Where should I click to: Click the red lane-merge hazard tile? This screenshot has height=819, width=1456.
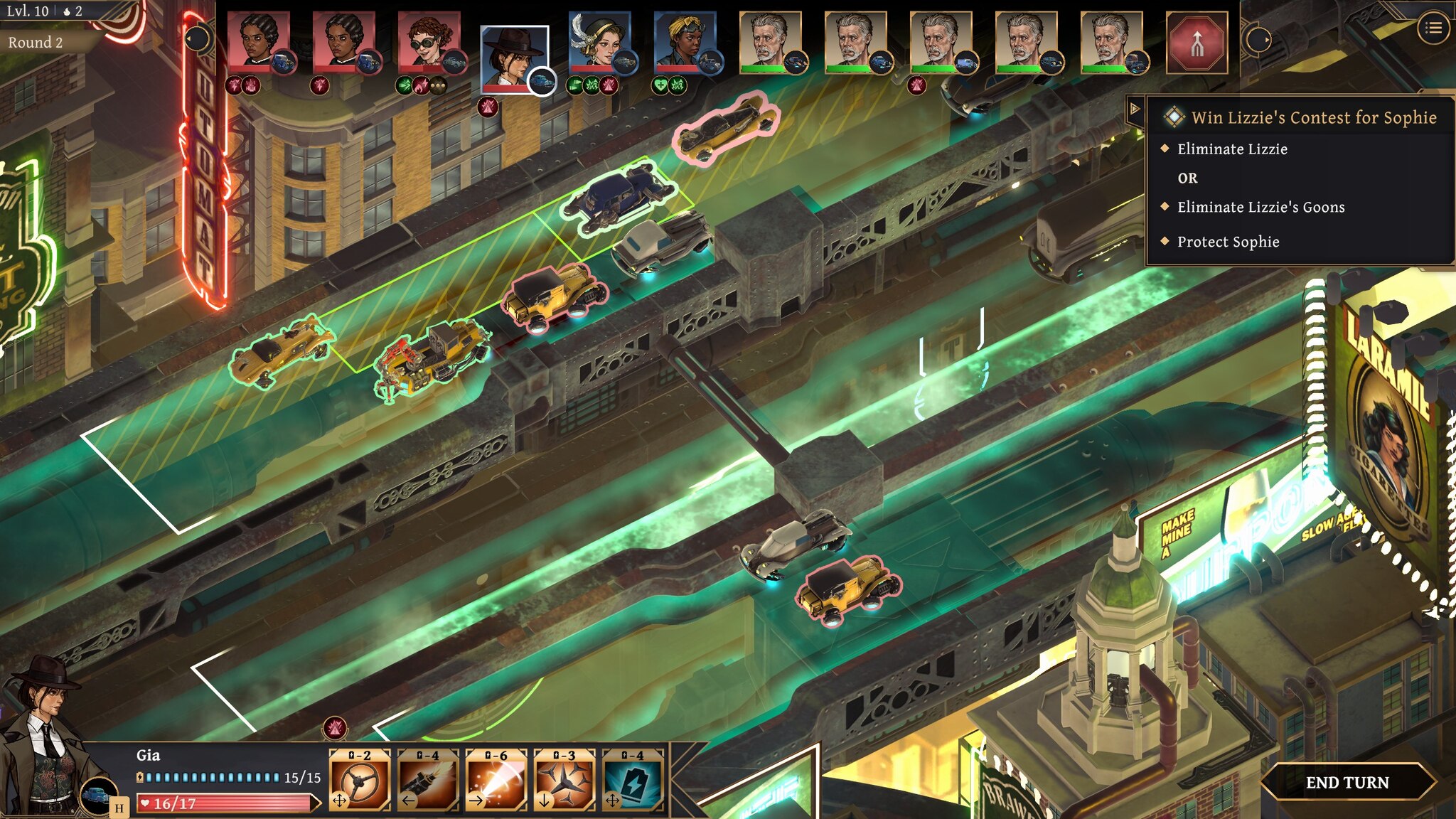[1197, 43]
